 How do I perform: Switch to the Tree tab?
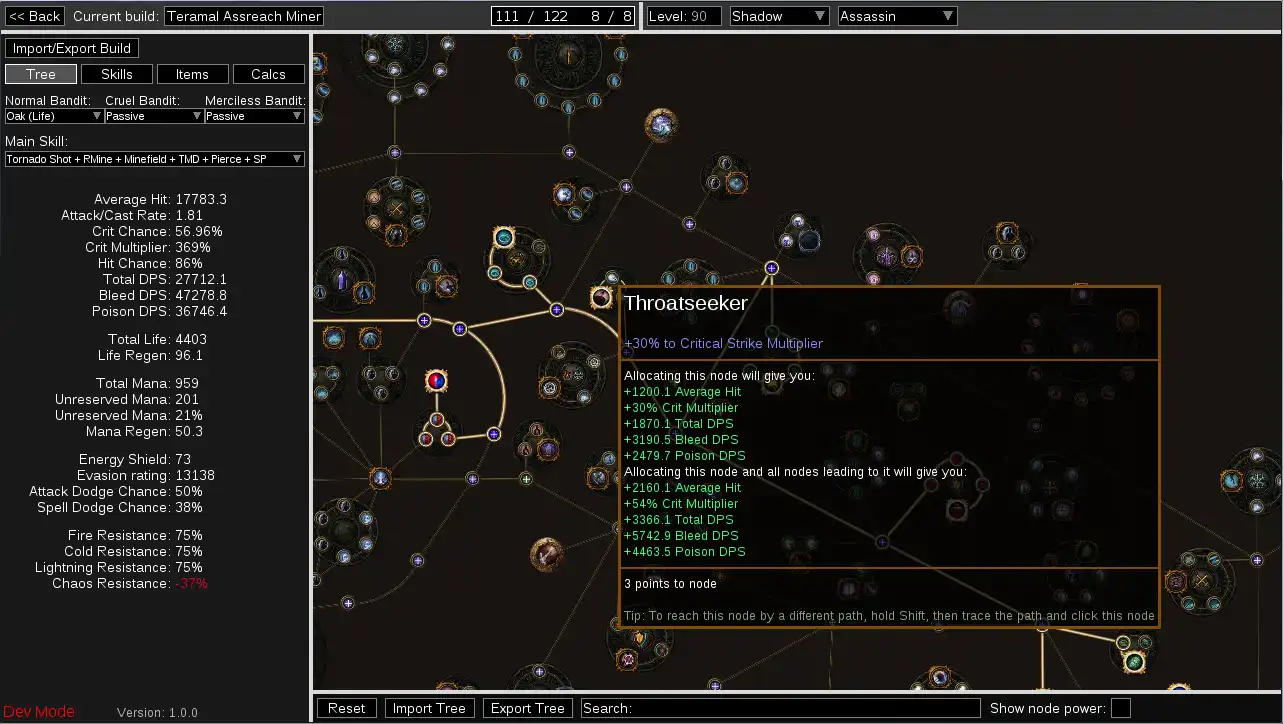(x=41, y=74)
